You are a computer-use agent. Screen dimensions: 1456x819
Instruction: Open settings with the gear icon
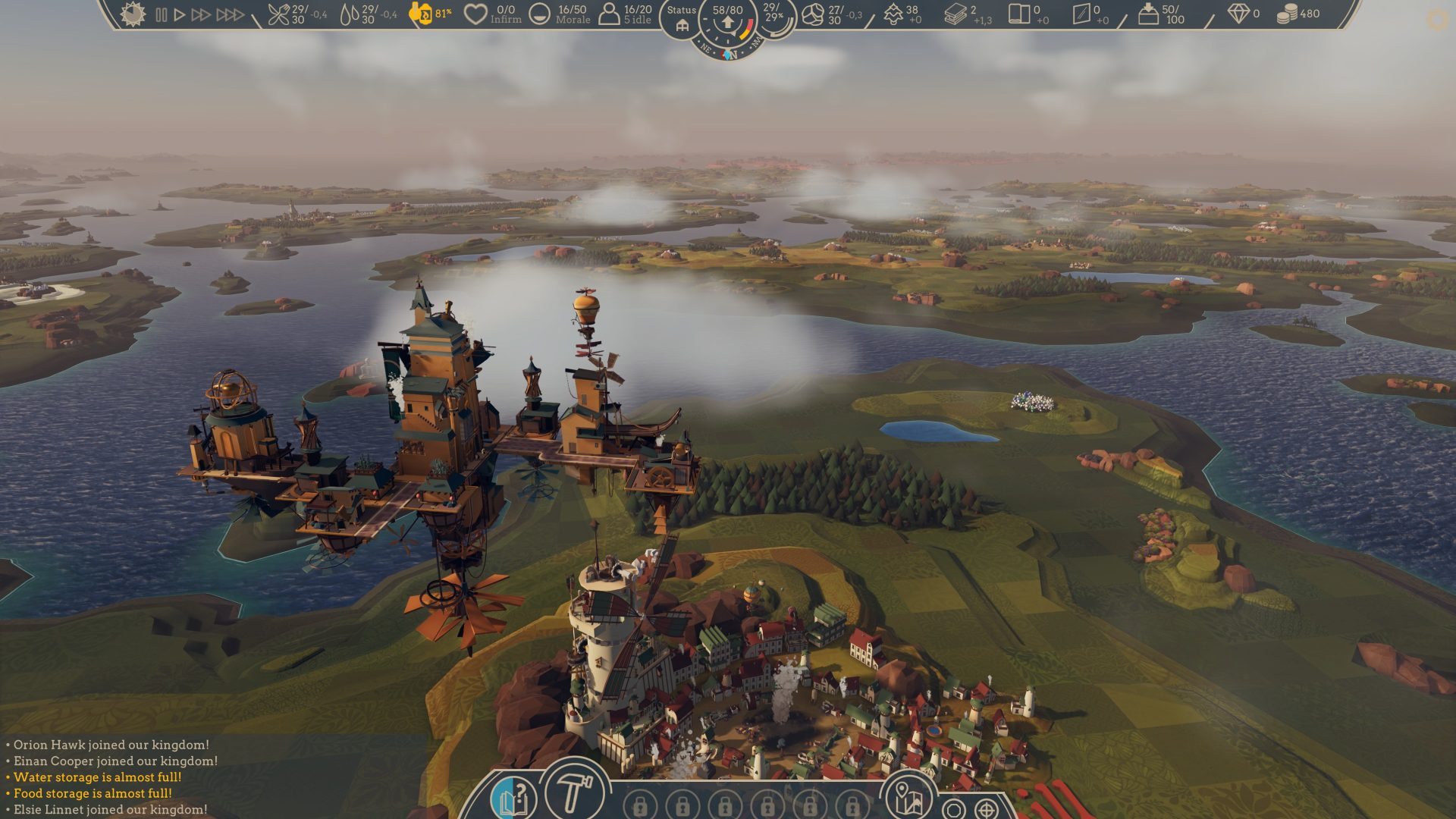(x=1437, y=20)
